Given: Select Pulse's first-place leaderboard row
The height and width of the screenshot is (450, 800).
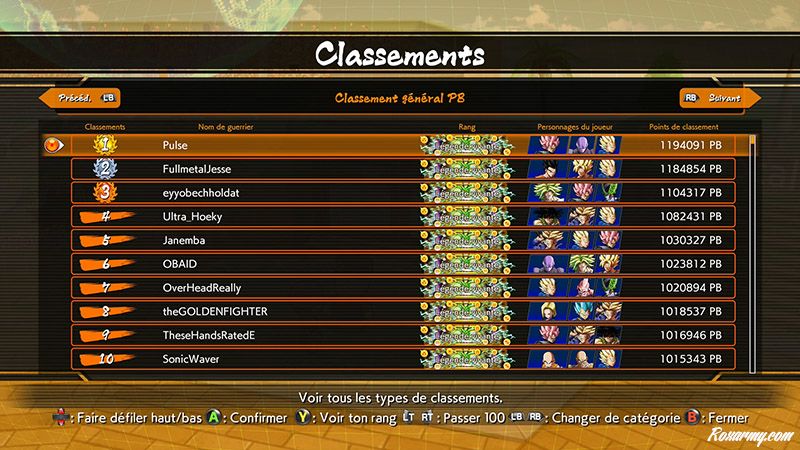Looking at the screenshot, I should tap(400, 145).
